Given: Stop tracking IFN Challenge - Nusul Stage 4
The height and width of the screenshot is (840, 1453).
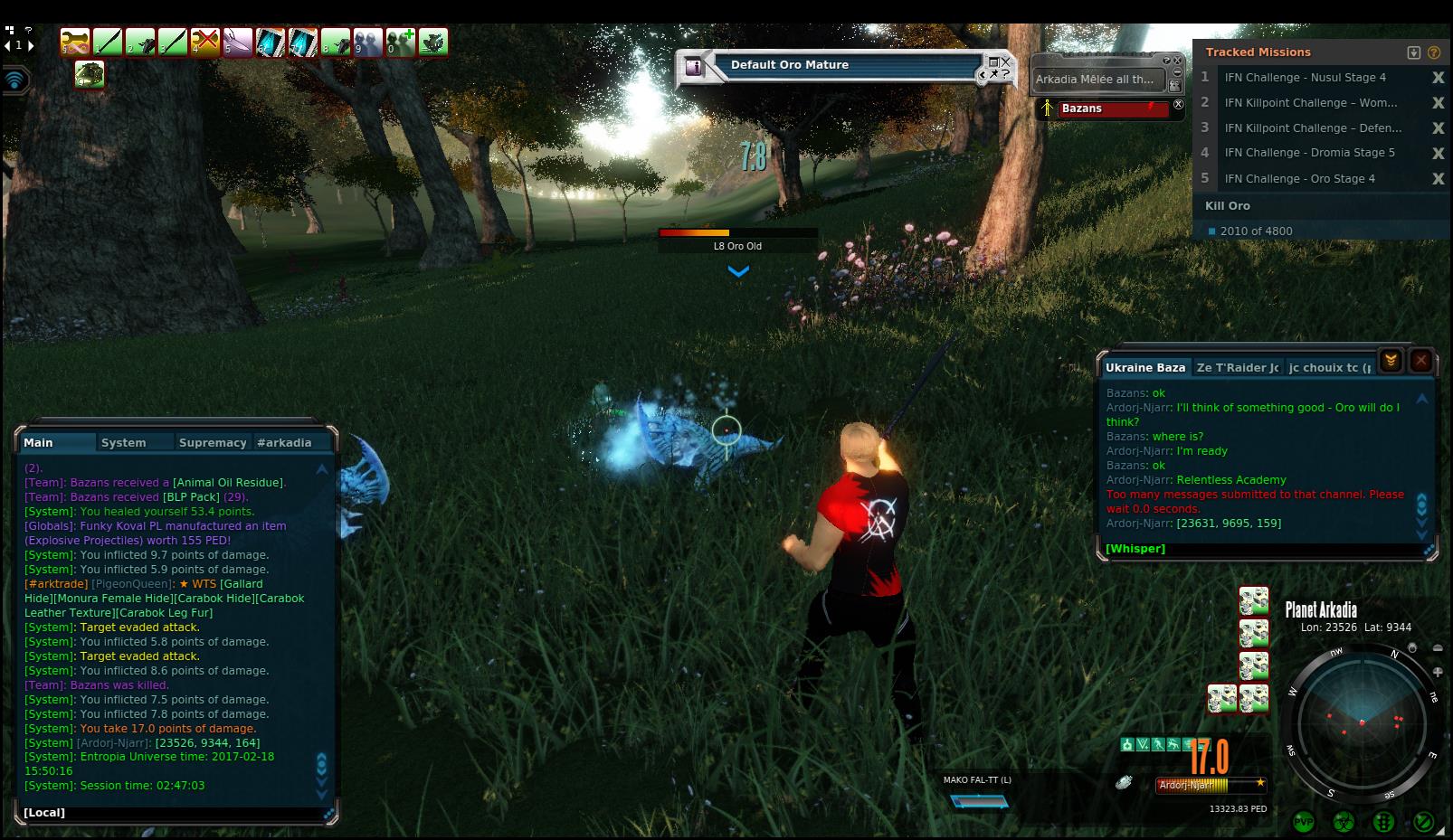Looking at the screenshot, I should [1438, 78].
